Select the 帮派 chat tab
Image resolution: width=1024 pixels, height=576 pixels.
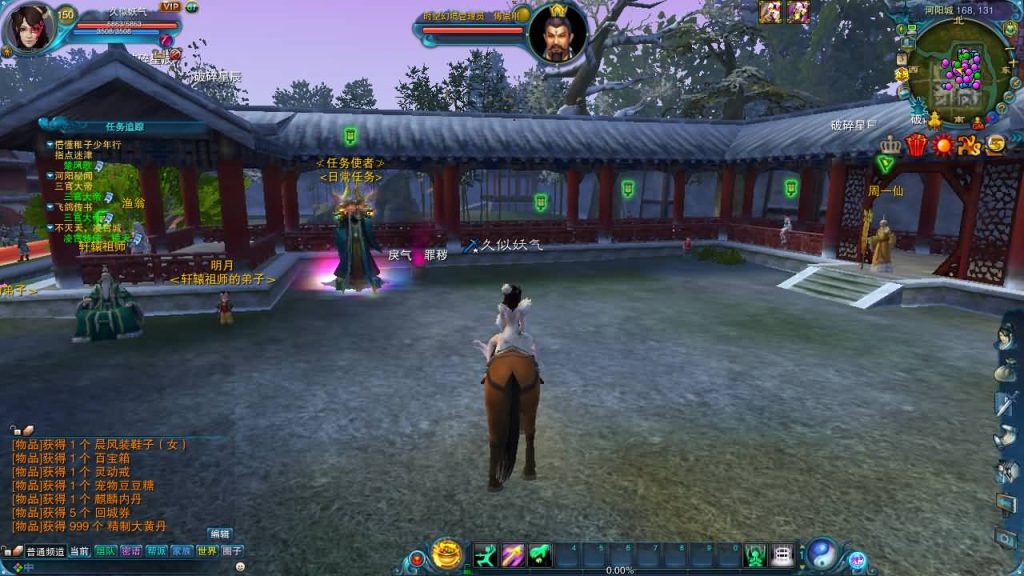tap(156, 551)
